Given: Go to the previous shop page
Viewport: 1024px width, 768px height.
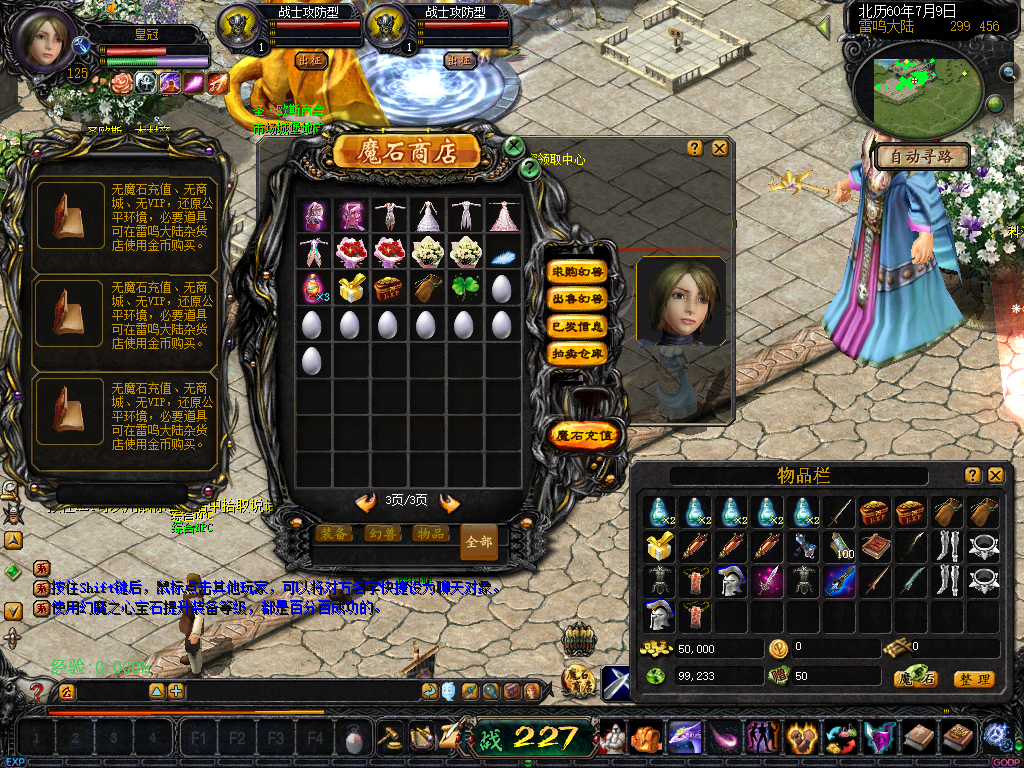Looking at the screenshot, I should click(366, 502).
